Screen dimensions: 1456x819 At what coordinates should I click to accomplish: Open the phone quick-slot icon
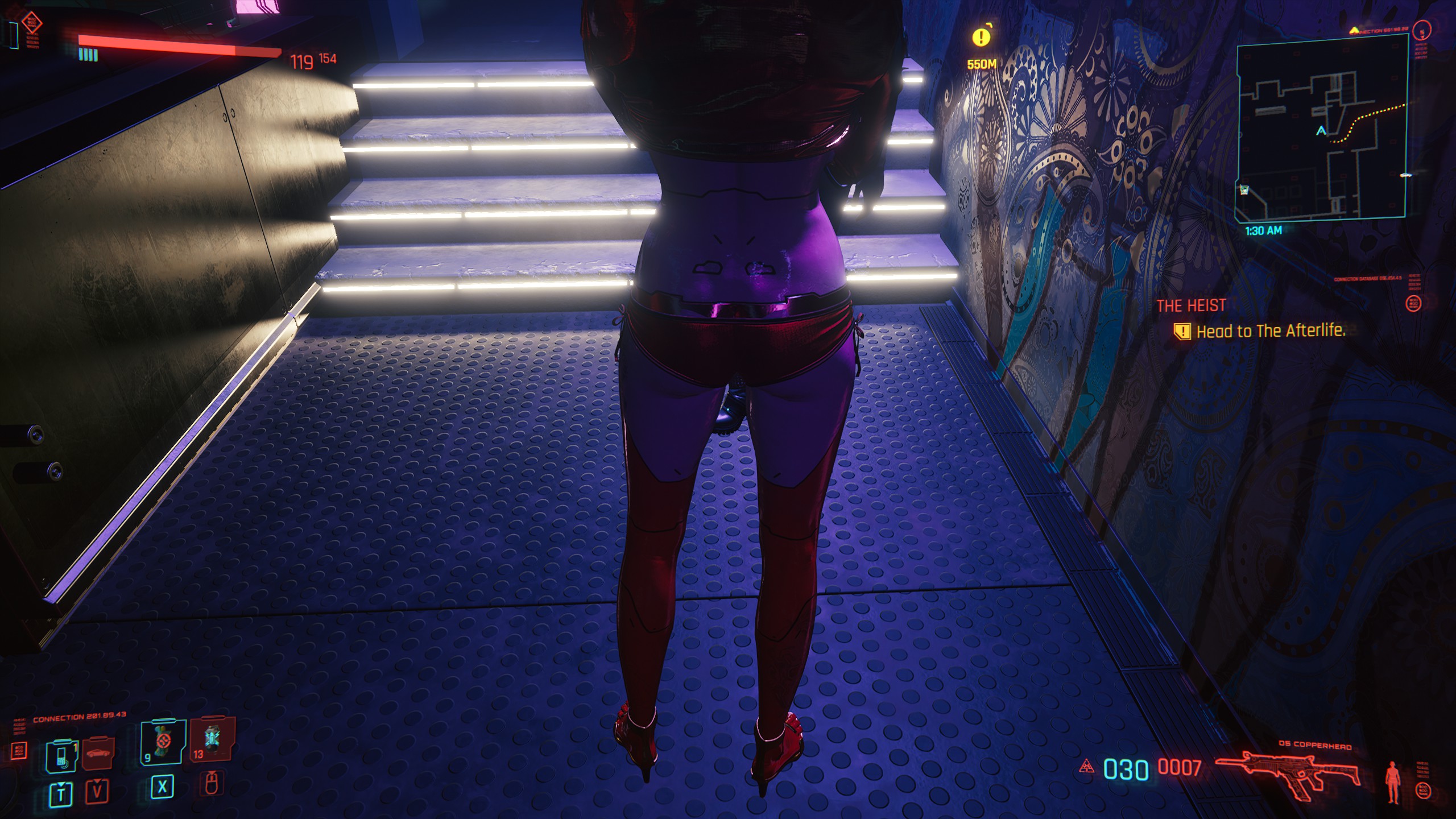(61, 755)
